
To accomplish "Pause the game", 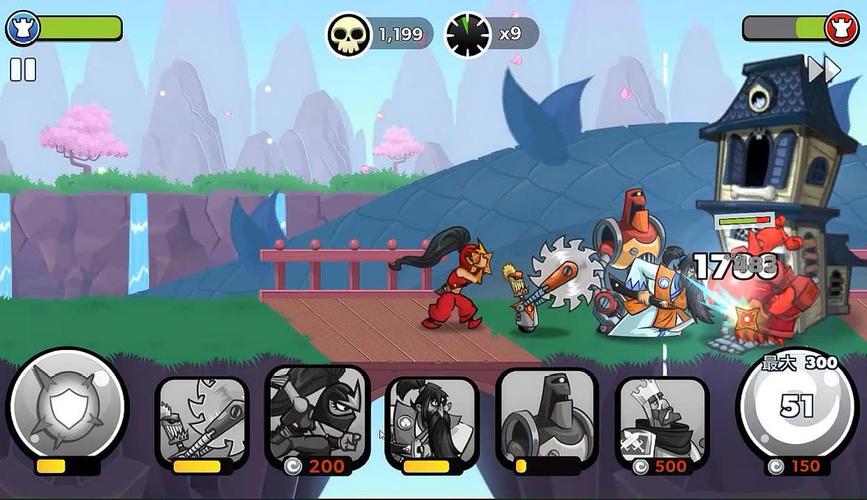I will (x=23, y=69).
